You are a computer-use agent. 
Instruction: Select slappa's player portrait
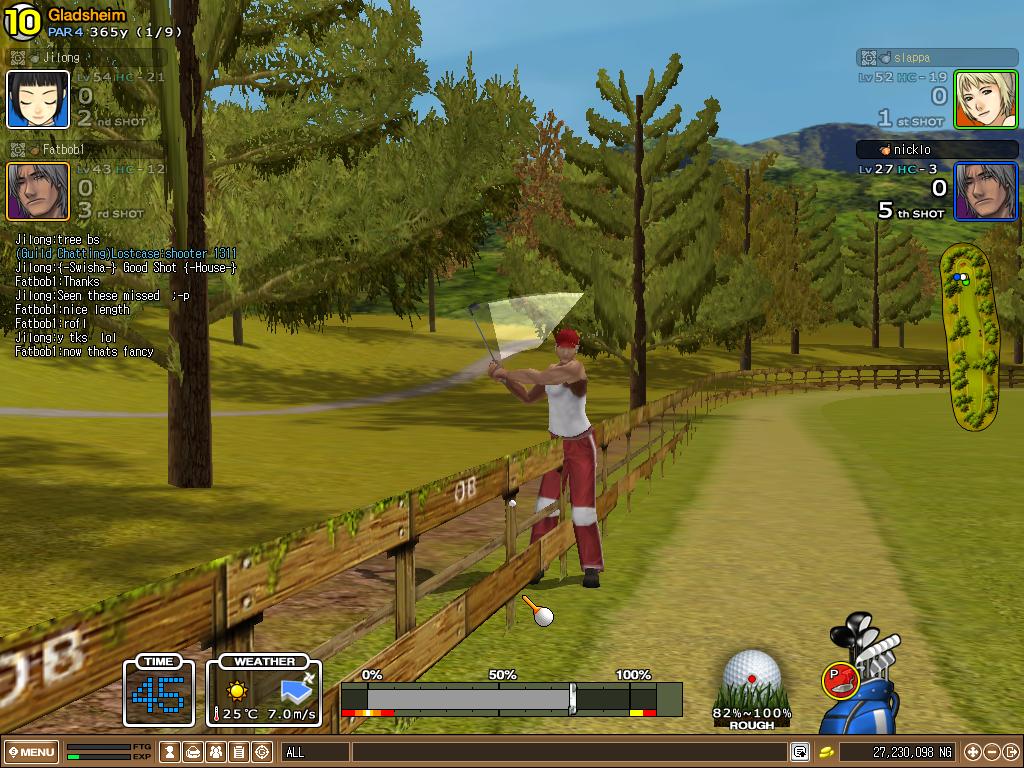click(985, 100)
